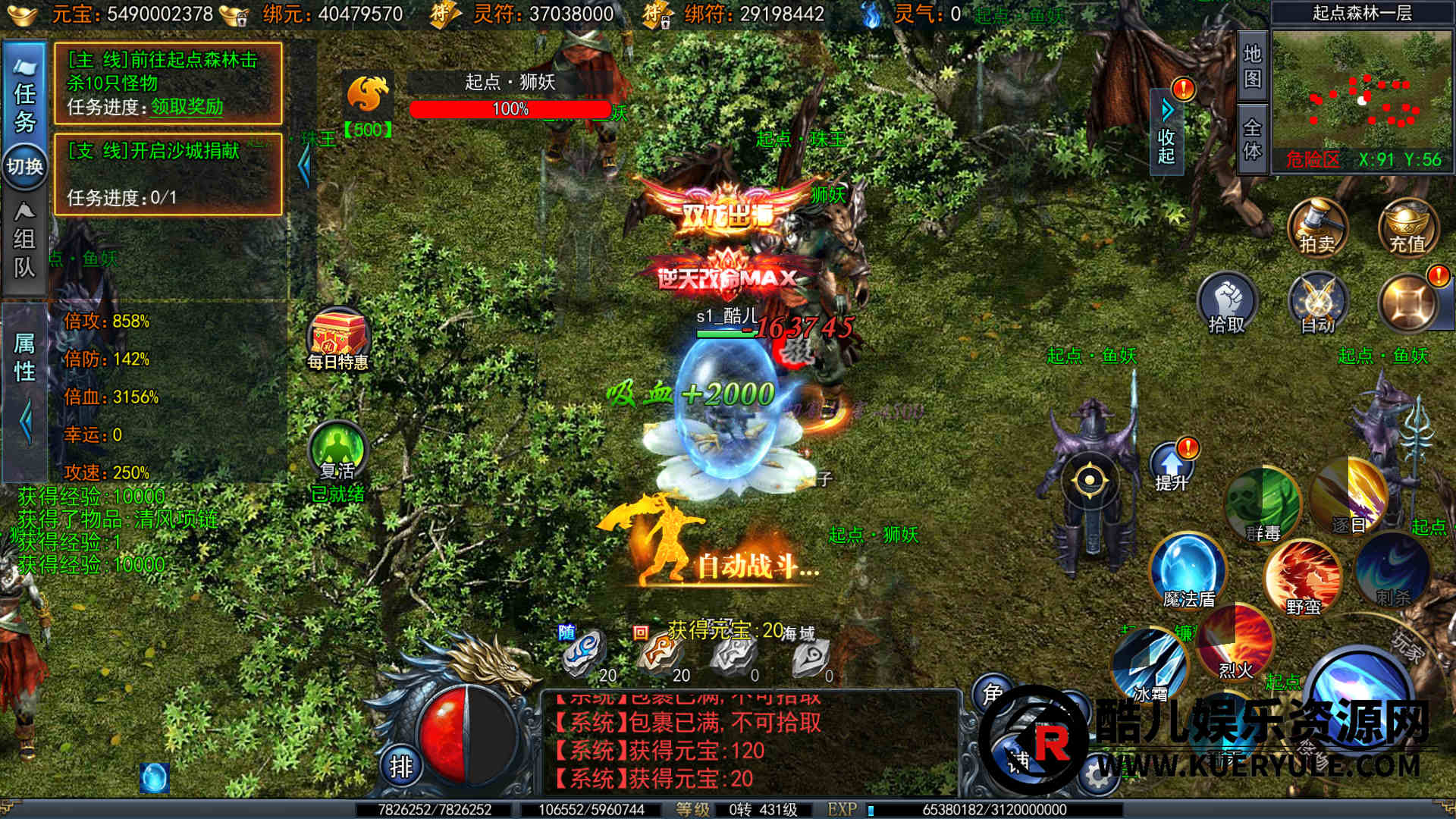Claim the main quest reward link
The width and height of the screenshot is (1456, 819).
[x=187, y=107]
